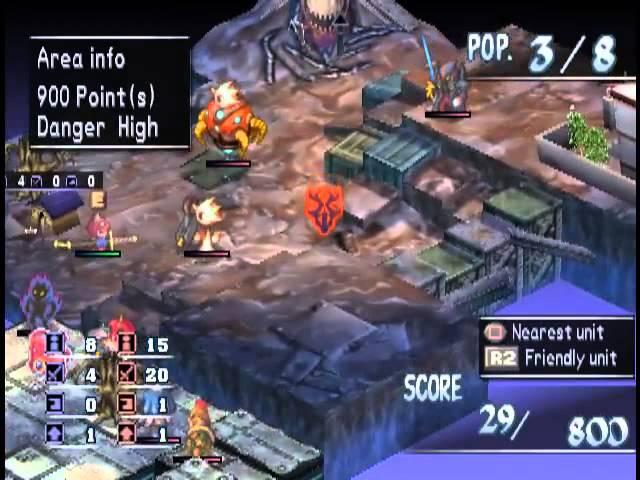Click the orange demon-face cursor marker

point(324,209)
